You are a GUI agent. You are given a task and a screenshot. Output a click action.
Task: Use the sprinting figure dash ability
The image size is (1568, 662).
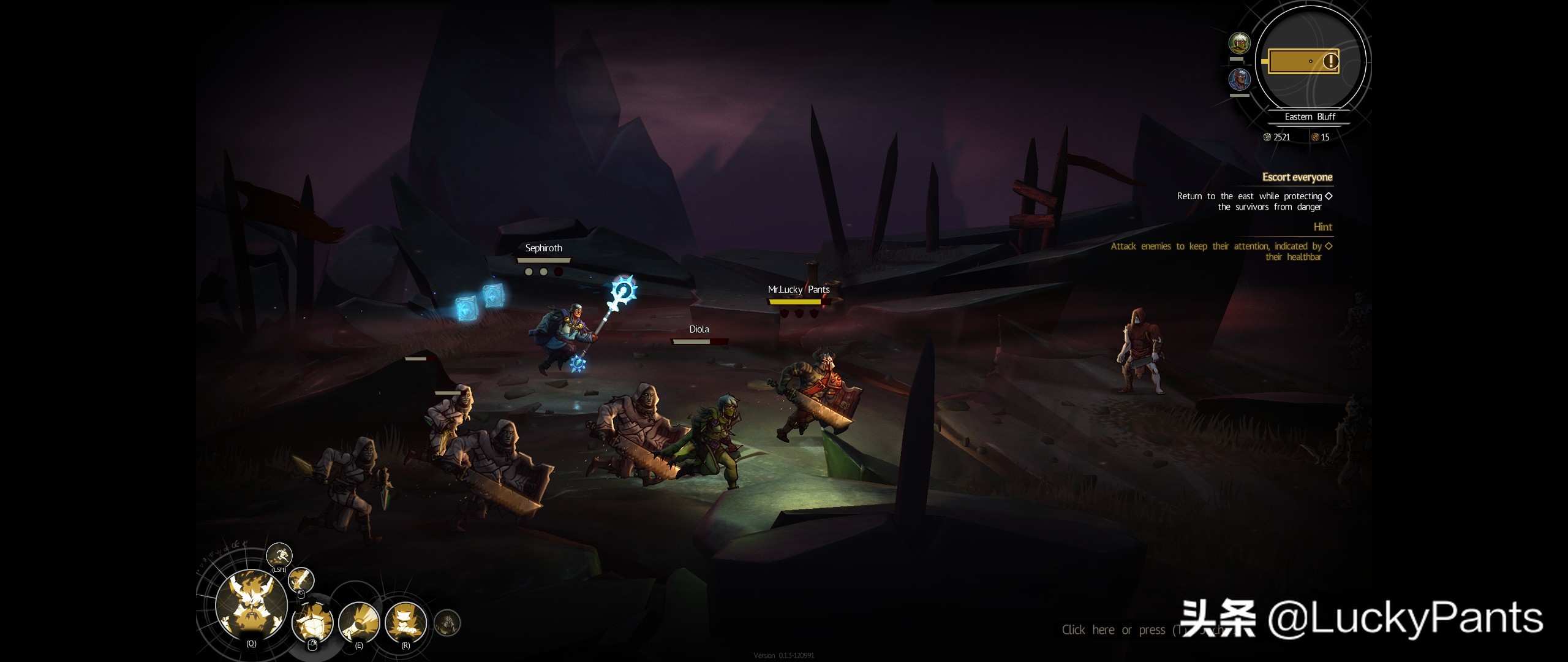point(279,555)
